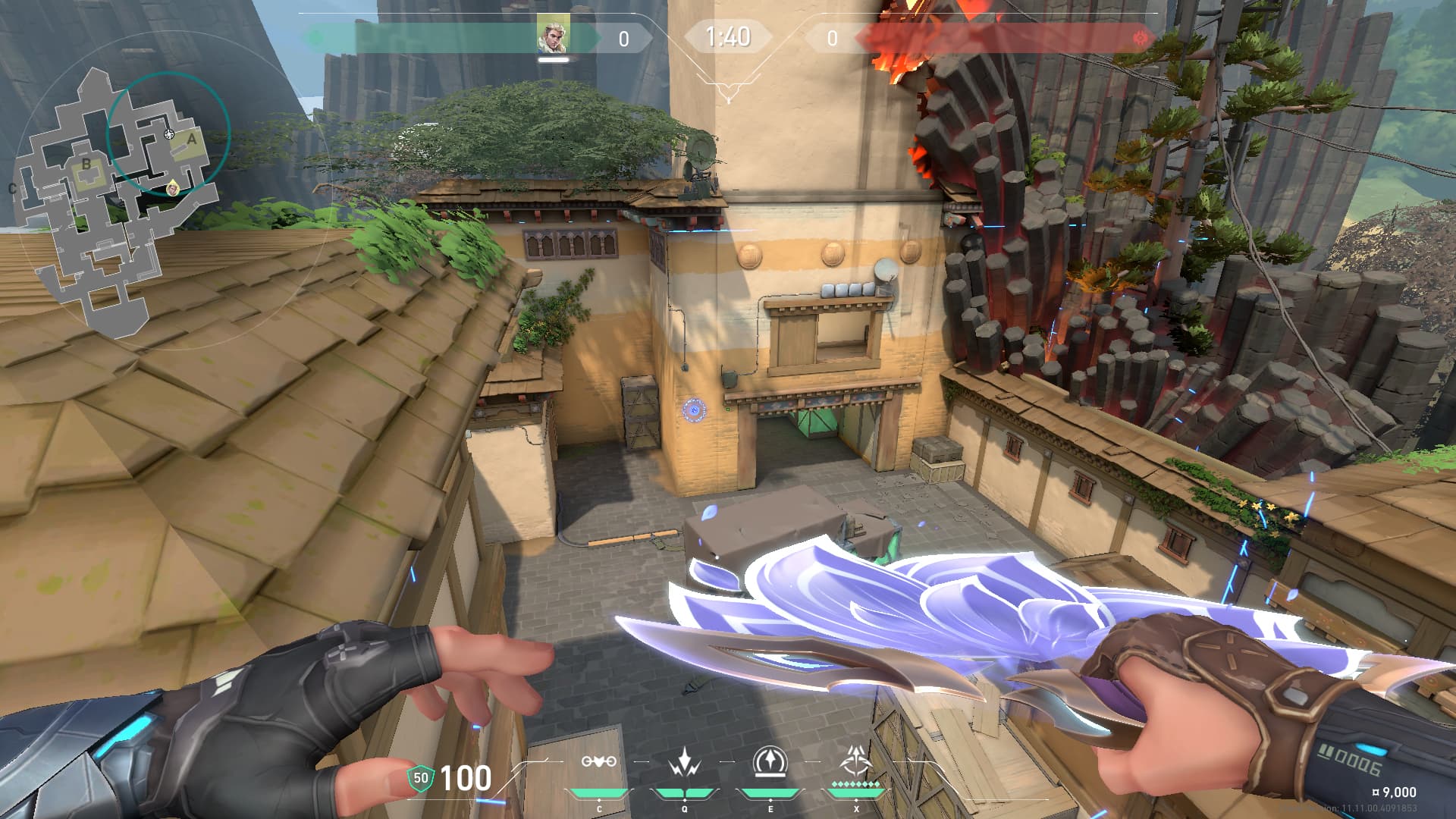This screenshot has width=1456, height=819.
Task: Activate the spiked burst ability above Q
Action: point(685,762)
